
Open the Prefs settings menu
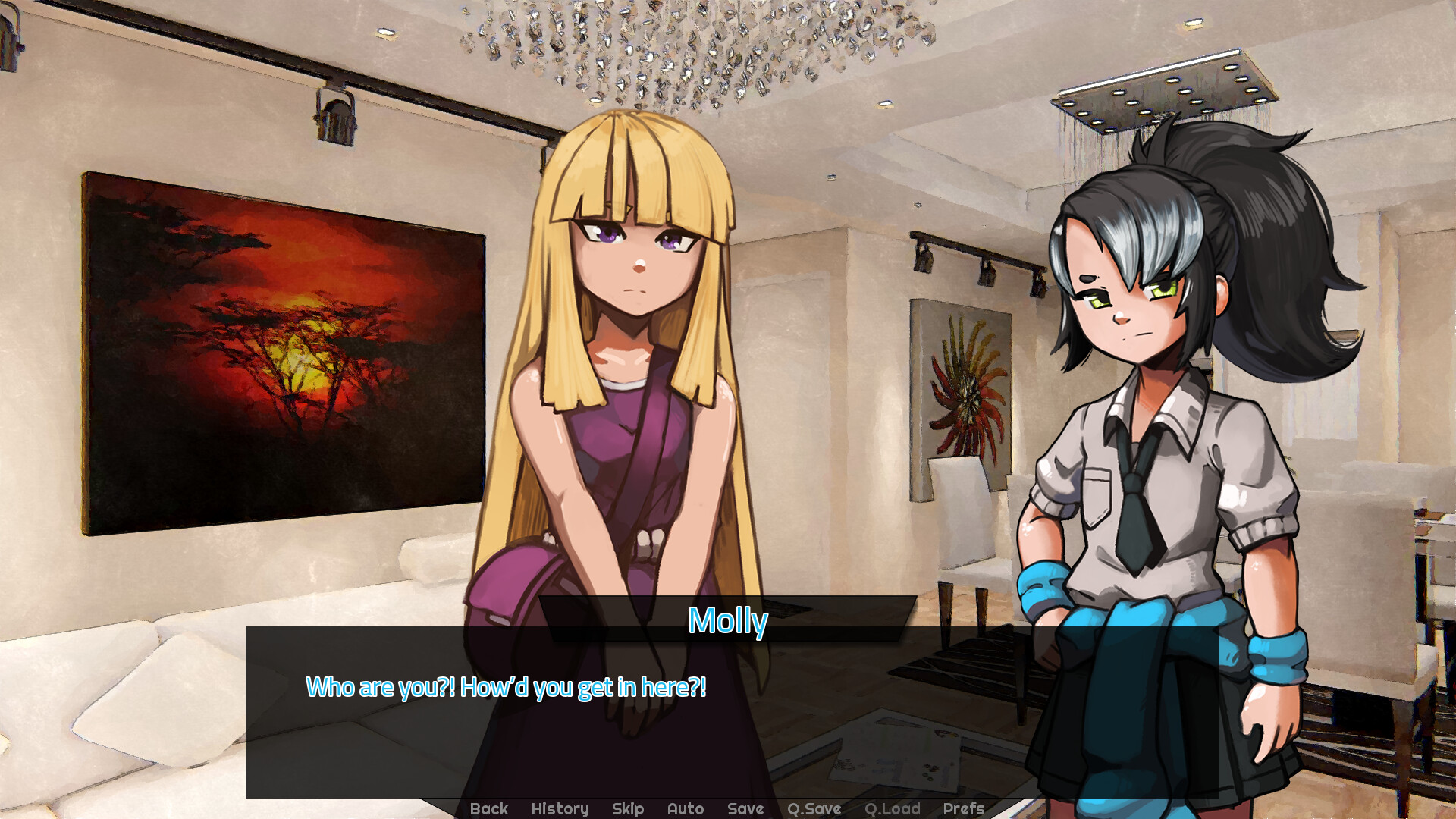[964, 808]
